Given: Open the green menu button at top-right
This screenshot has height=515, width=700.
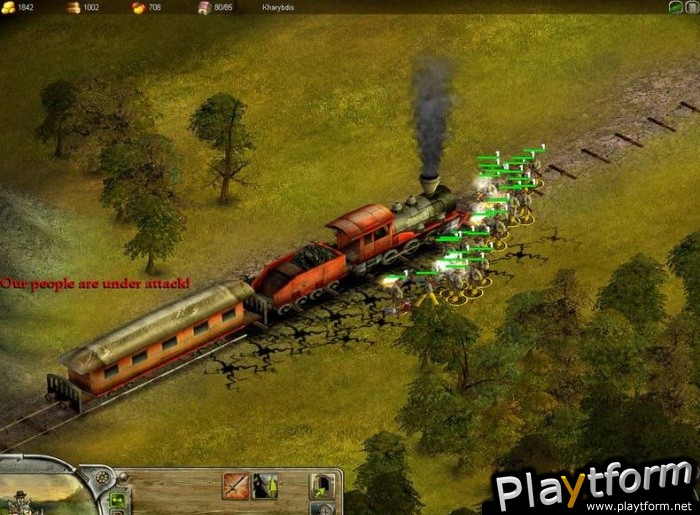Looking at the screenshot, I should point(676,7).
